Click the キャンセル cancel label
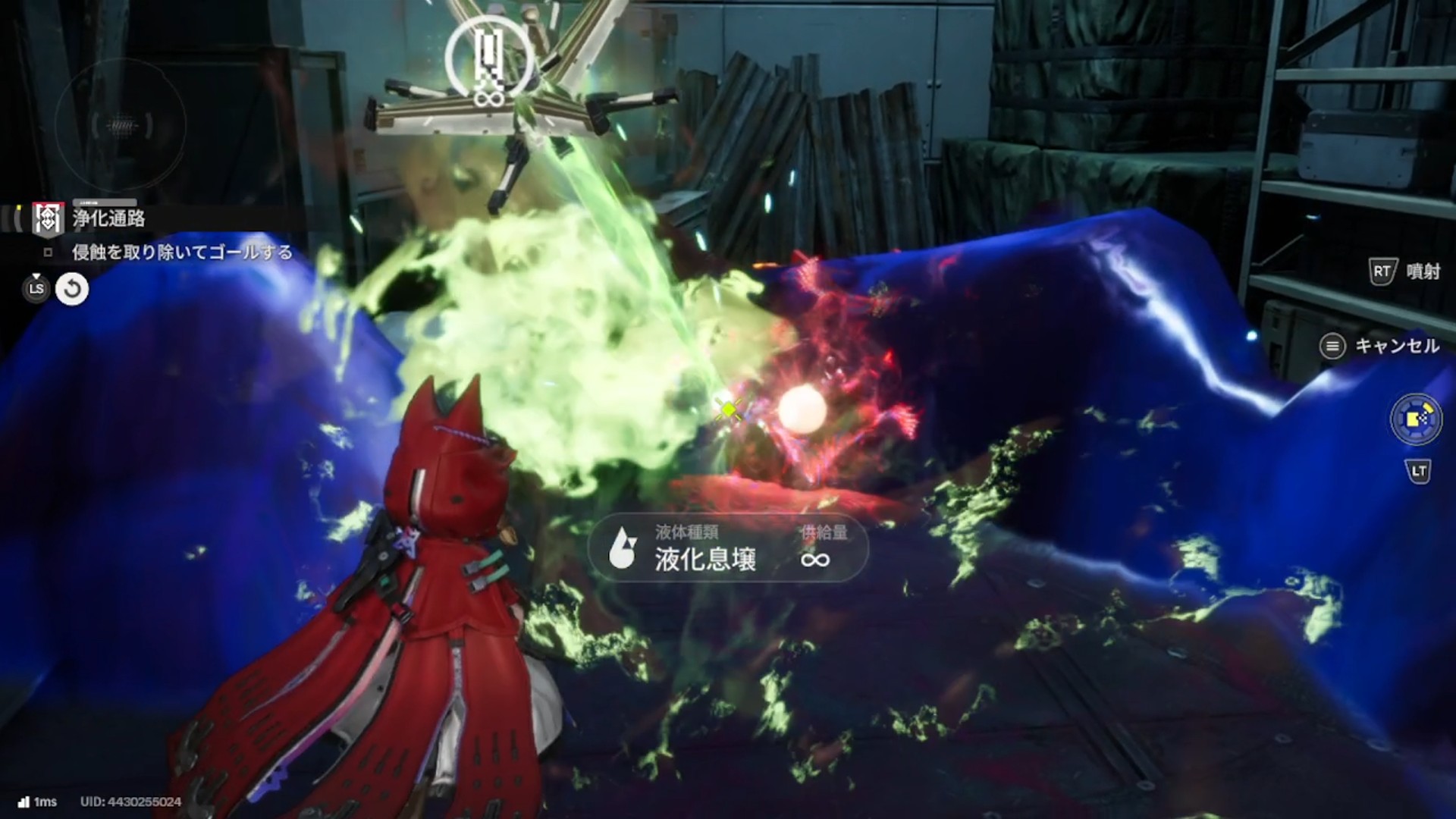 click(1396, 347)
